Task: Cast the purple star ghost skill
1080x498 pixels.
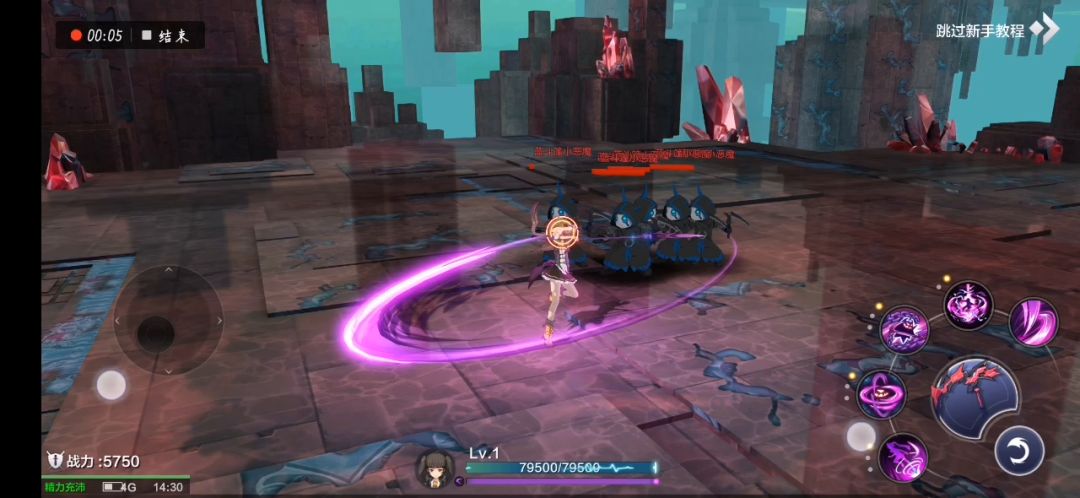Action: tap(904, 329)
